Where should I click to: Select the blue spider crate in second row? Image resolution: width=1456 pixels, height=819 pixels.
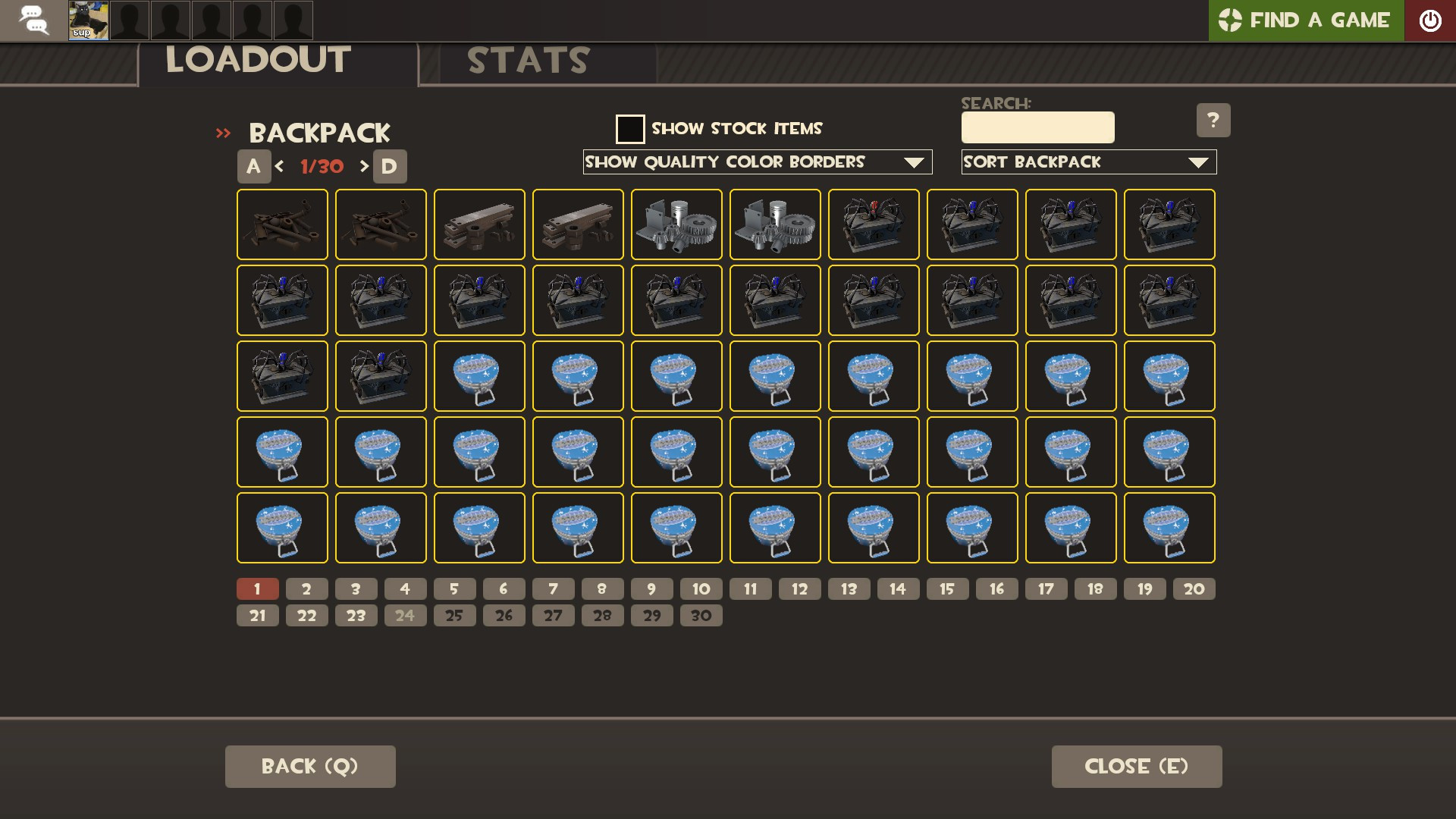(282, 300)
